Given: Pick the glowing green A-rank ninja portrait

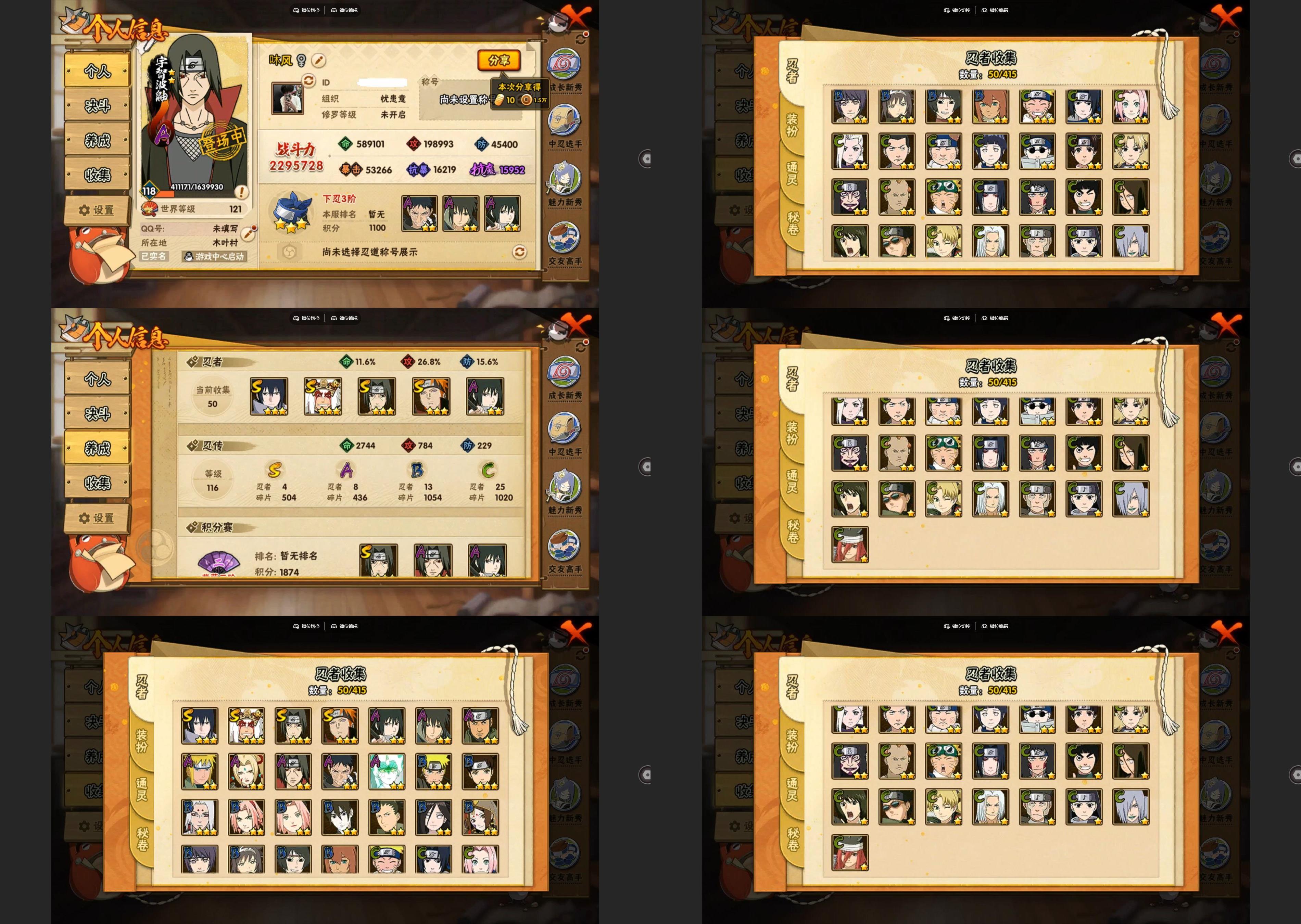Looking at the screenshot, I should (x=387, y=771).
